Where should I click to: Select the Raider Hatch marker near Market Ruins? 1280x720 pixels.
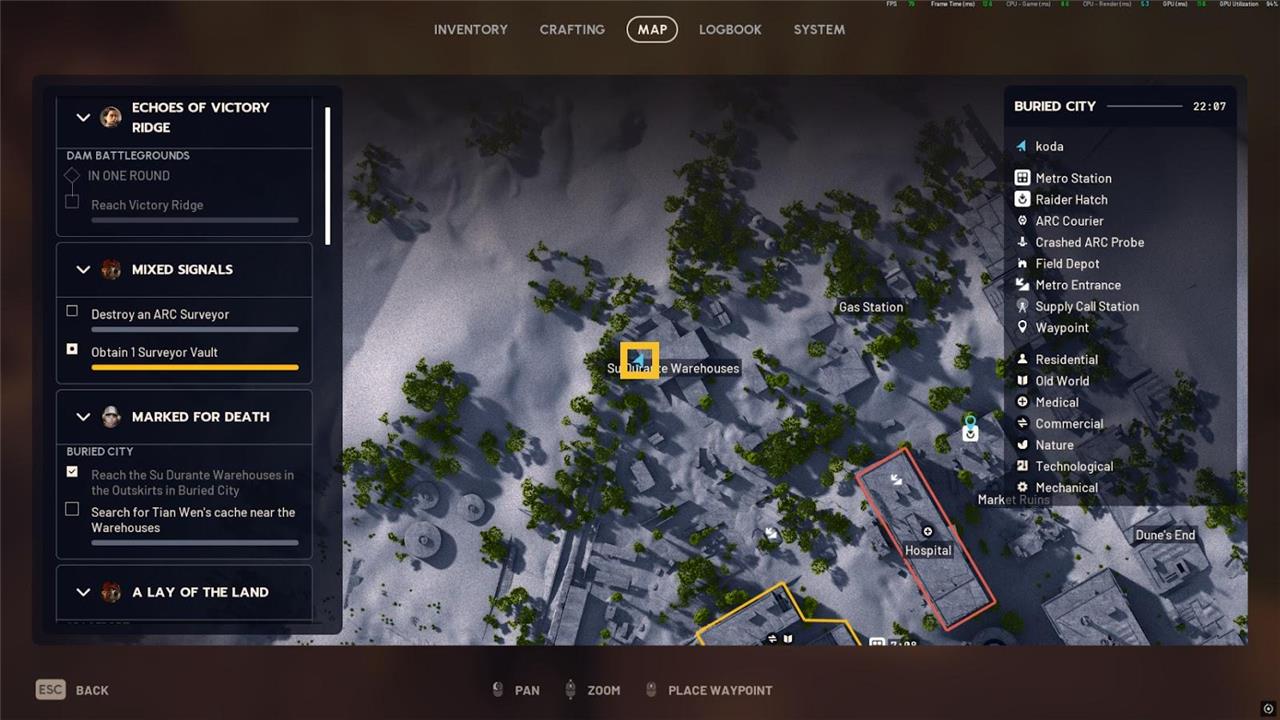[x=969, y=434]
